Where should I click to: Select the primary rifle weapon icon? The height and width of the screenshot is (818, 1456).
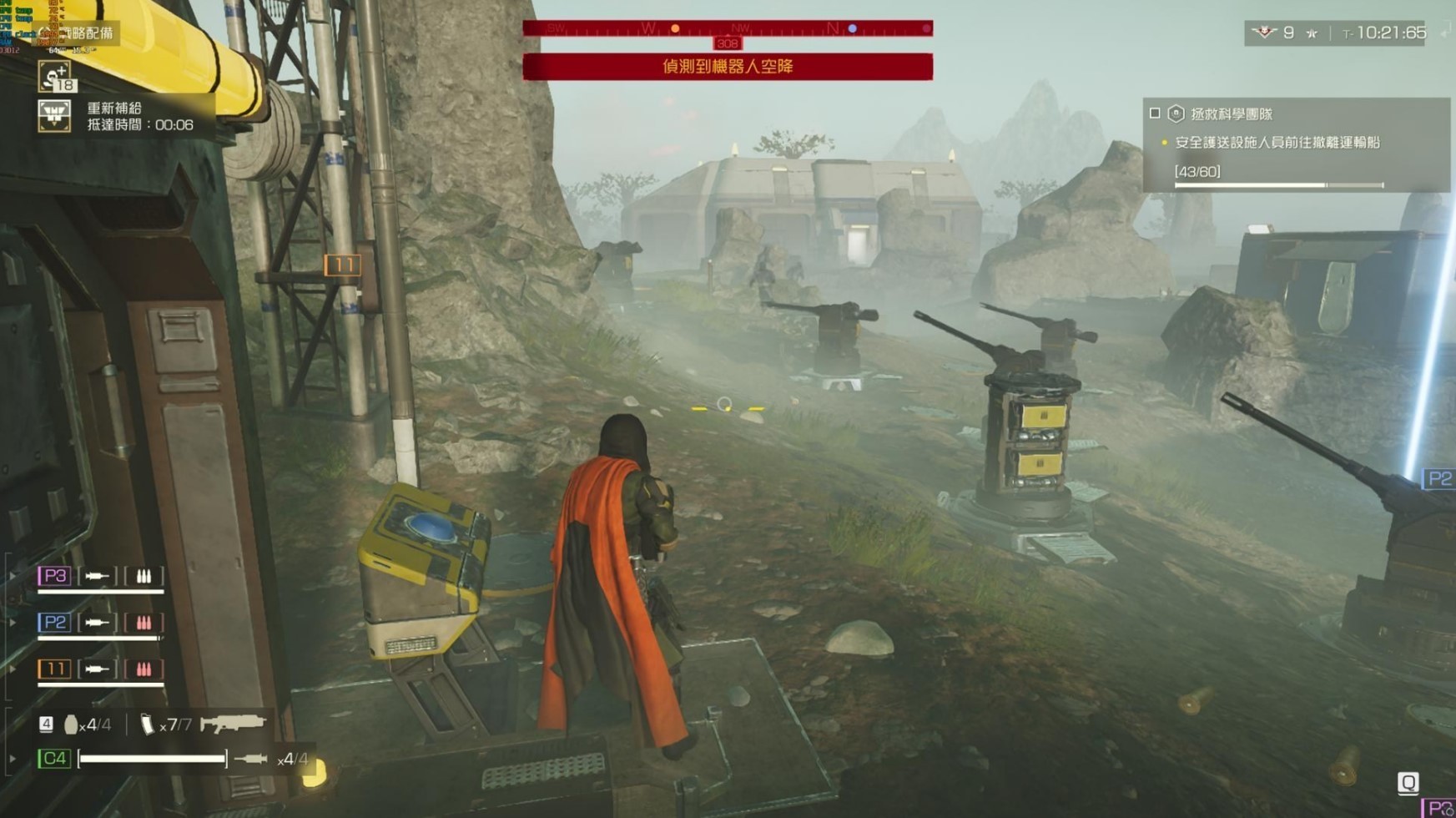(x=233, y=724)
